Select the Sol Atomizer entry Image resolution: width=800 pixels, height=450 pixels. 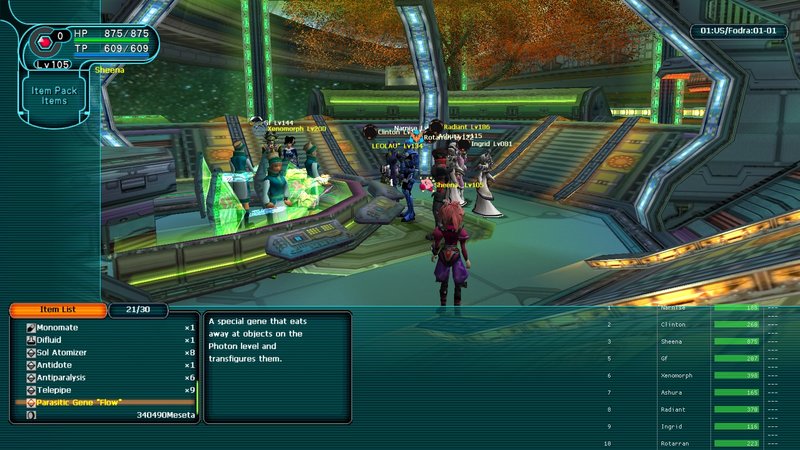65,353
